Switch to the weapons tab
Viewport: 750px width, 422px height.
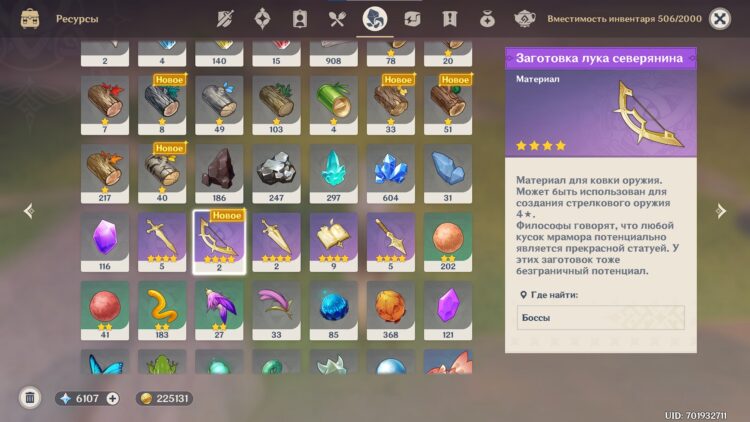225,18
